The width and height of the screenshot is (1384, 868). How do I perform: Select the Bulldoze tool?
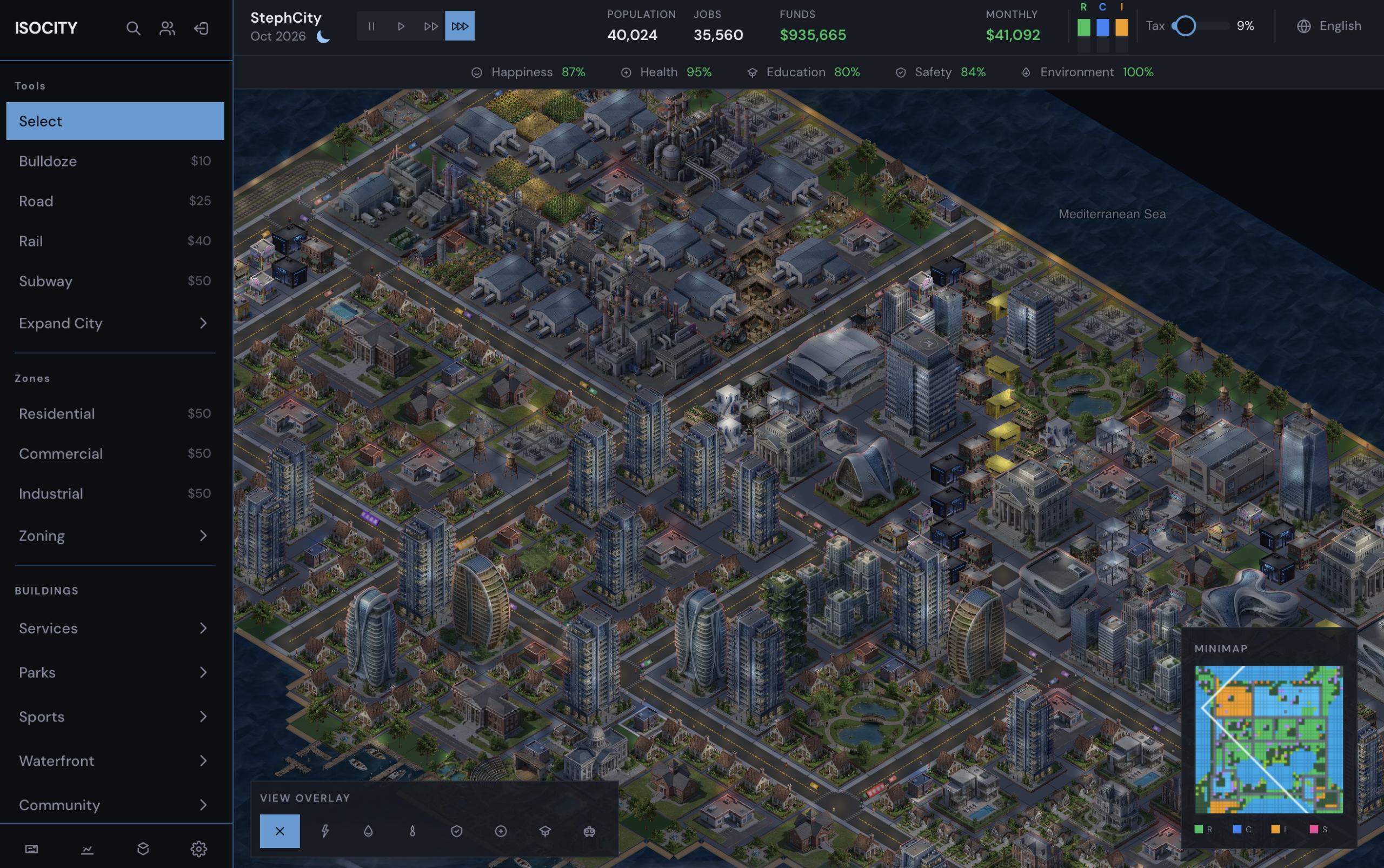(115, 161)
